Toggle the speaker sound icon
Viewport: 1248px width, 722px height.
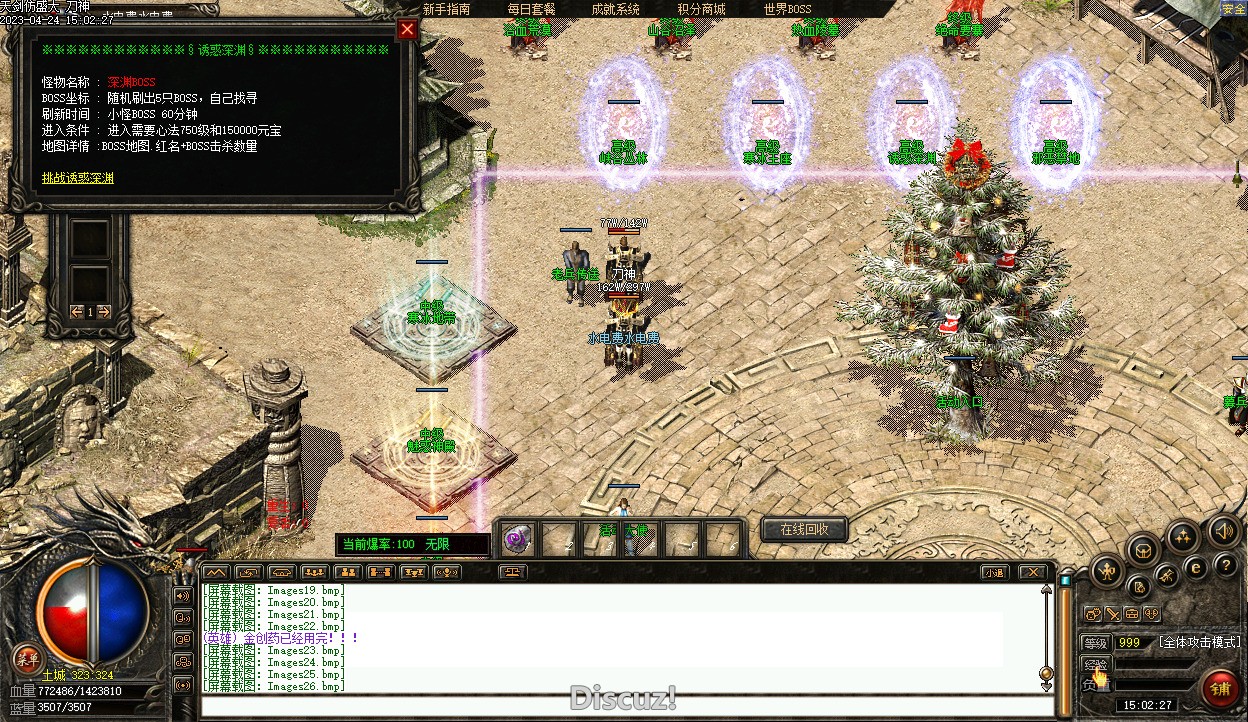pos(1222,530)
